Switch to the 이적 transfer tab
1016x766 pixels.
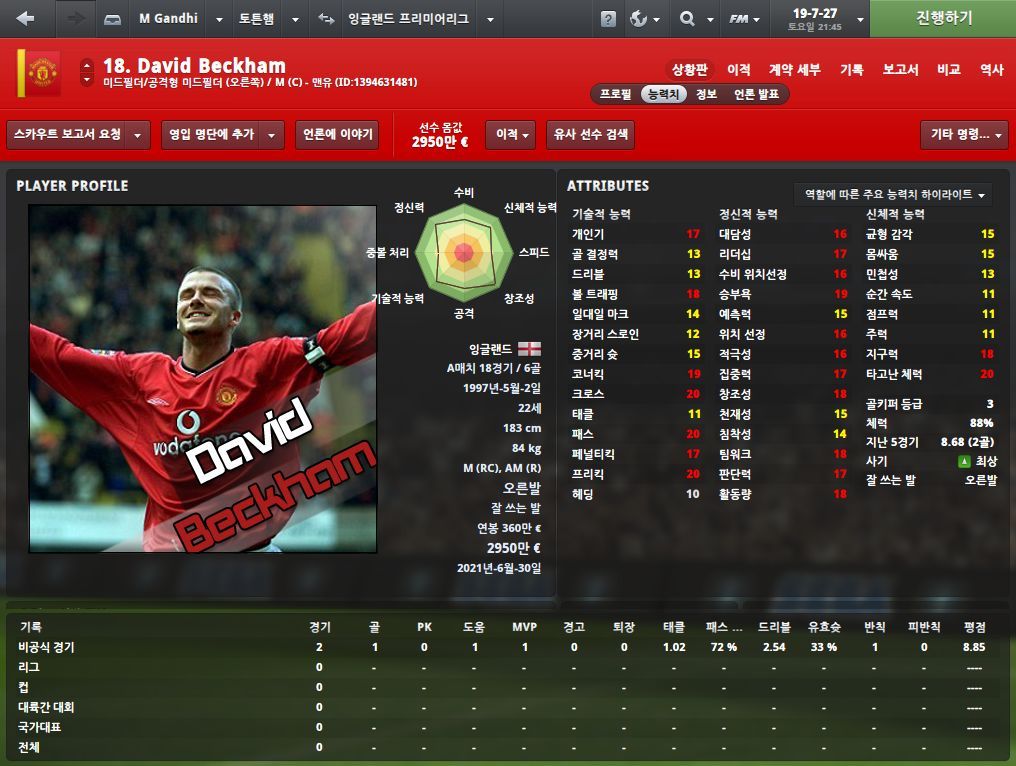point(739,69)
